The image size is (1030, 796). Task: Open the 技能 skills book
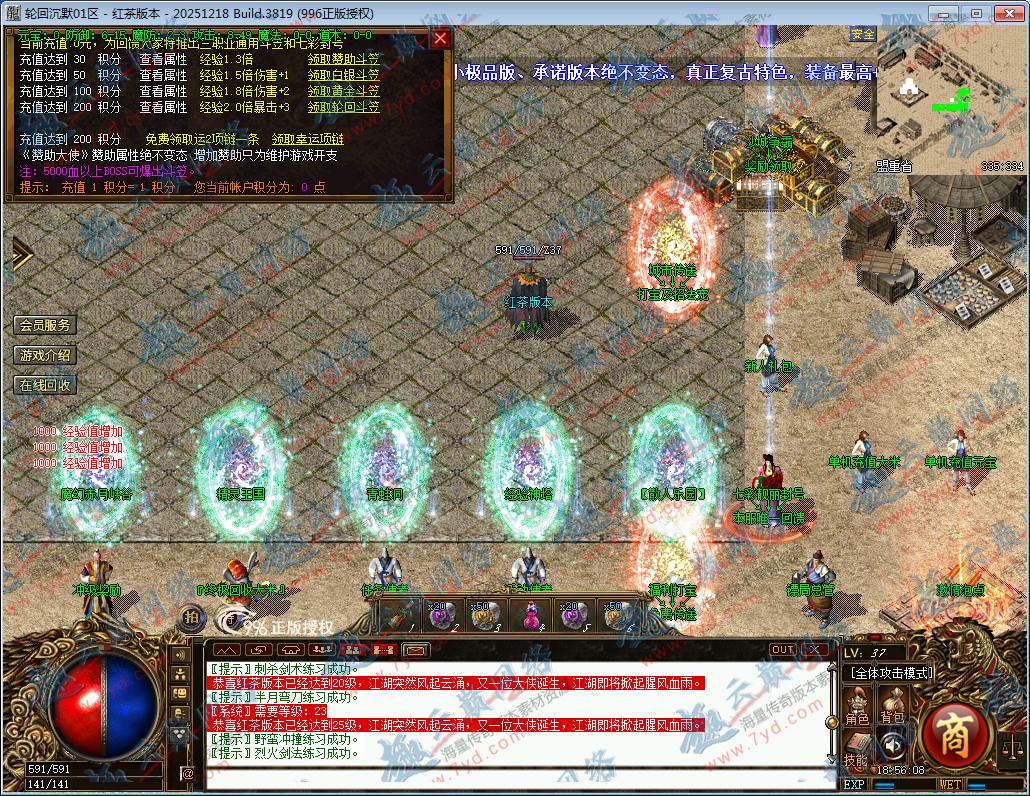(856, 748)
